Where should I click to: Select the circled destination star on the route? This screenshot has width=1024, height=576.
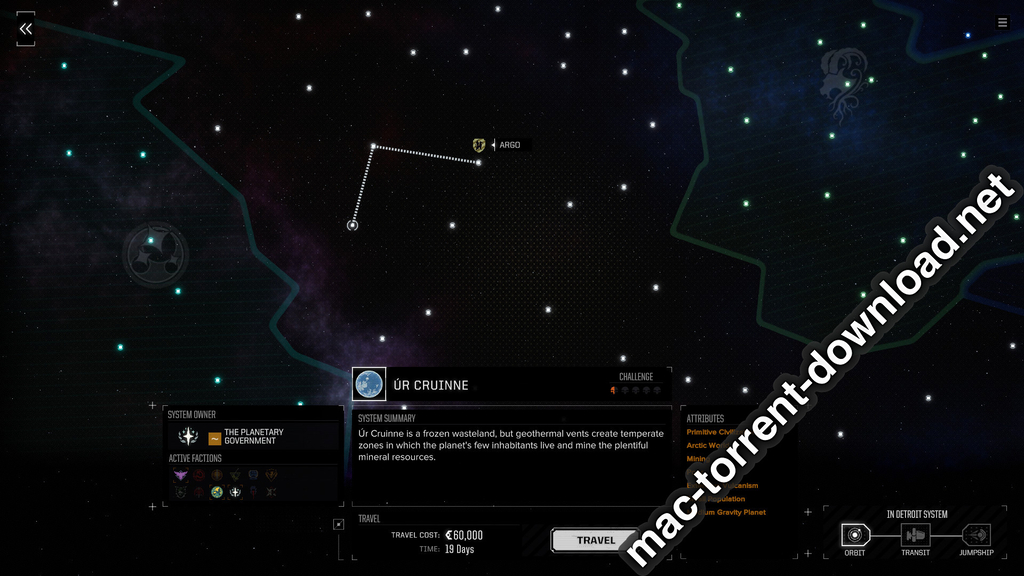pyautogui.click(x=352, y=225)
